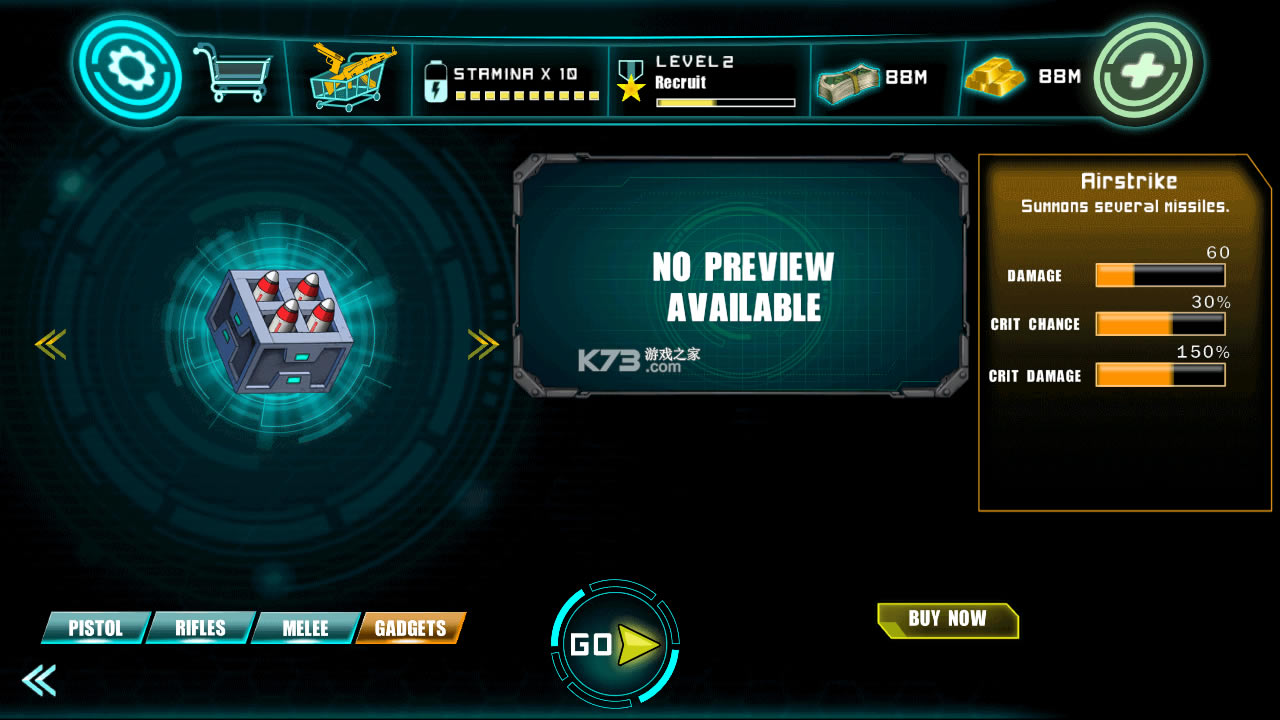
Task: Go back using the bottom-corner double chevron
Action: point(39,680)
